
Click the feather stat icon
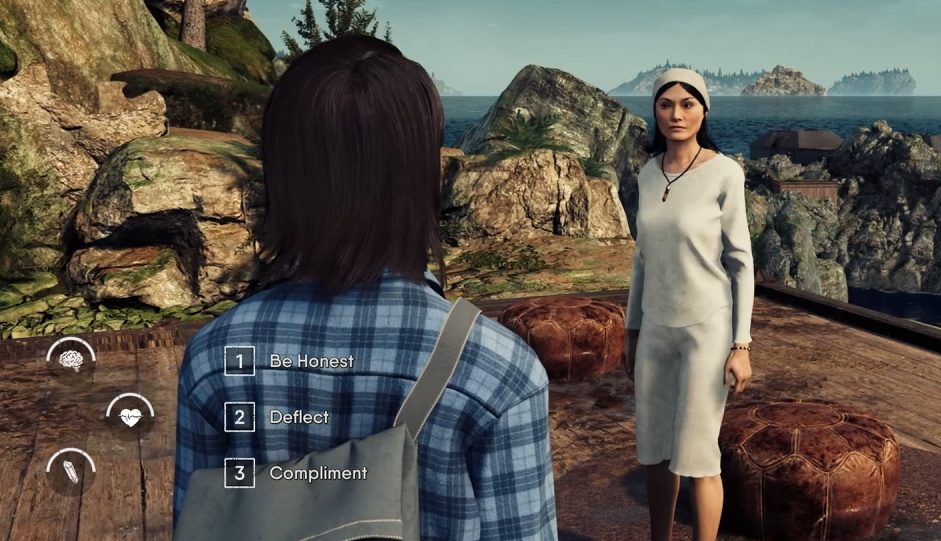71,472
